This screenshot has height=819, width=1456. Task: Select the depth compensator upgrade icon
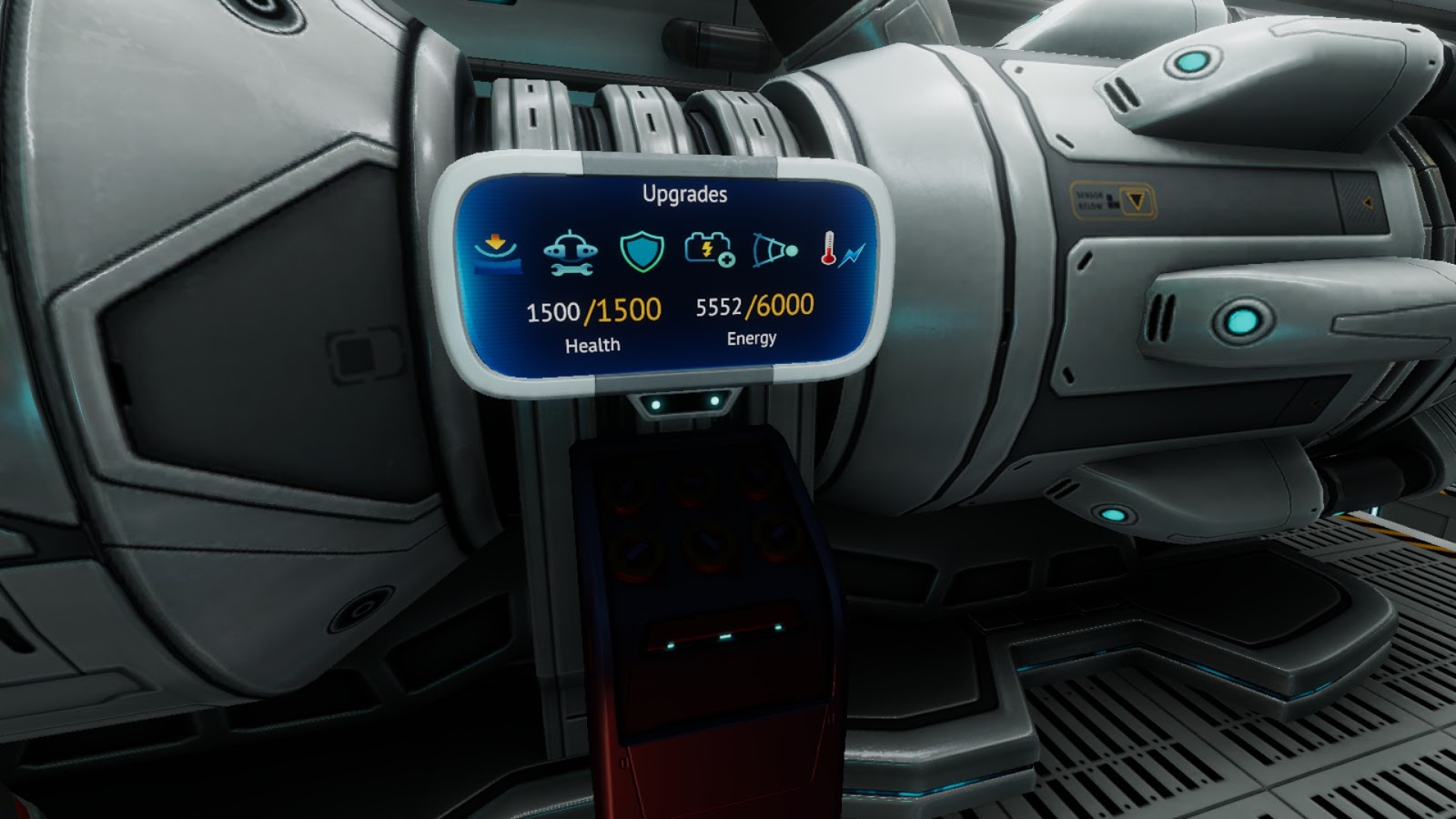click(496, 250)
